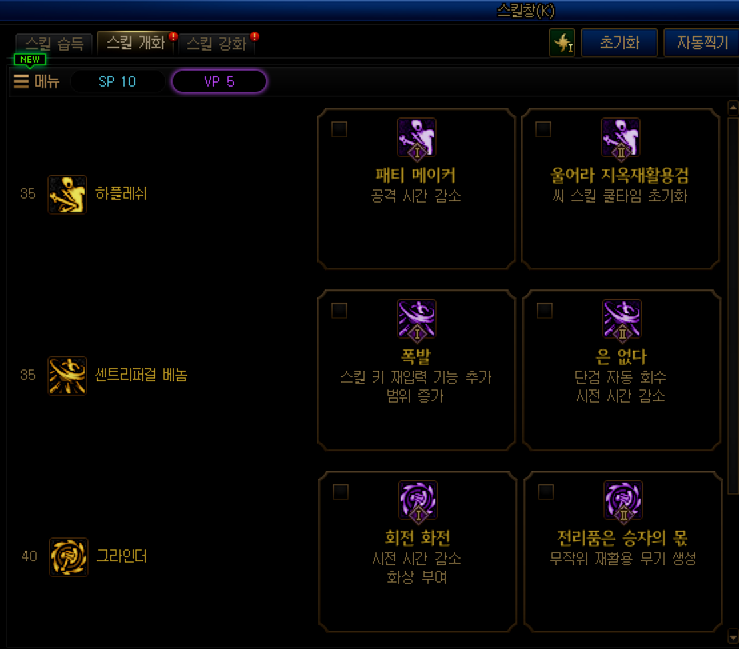Click the 초기화 reset button
Screen dimensions: 739x649
point(619,42)
